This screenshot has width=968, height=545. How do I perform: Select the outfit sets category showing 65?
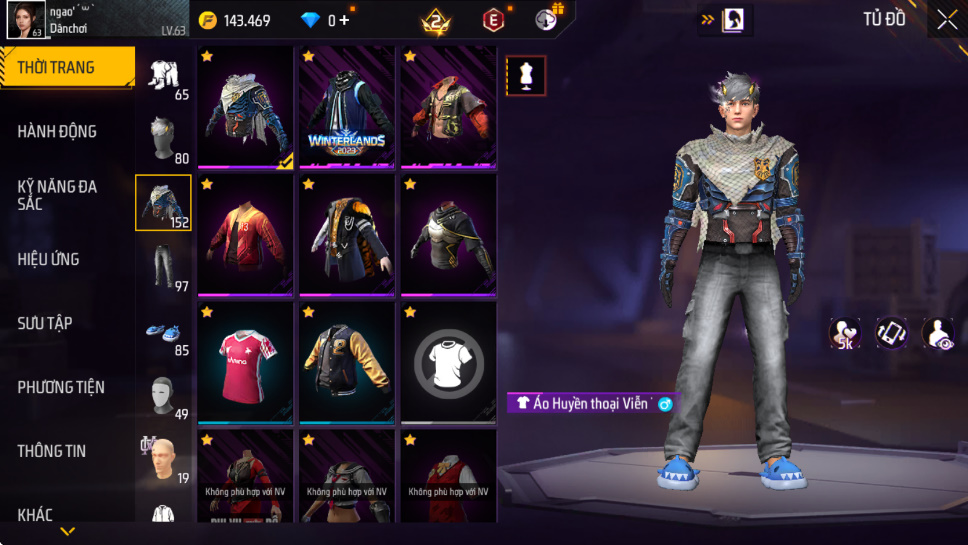[x=163, y=78]
